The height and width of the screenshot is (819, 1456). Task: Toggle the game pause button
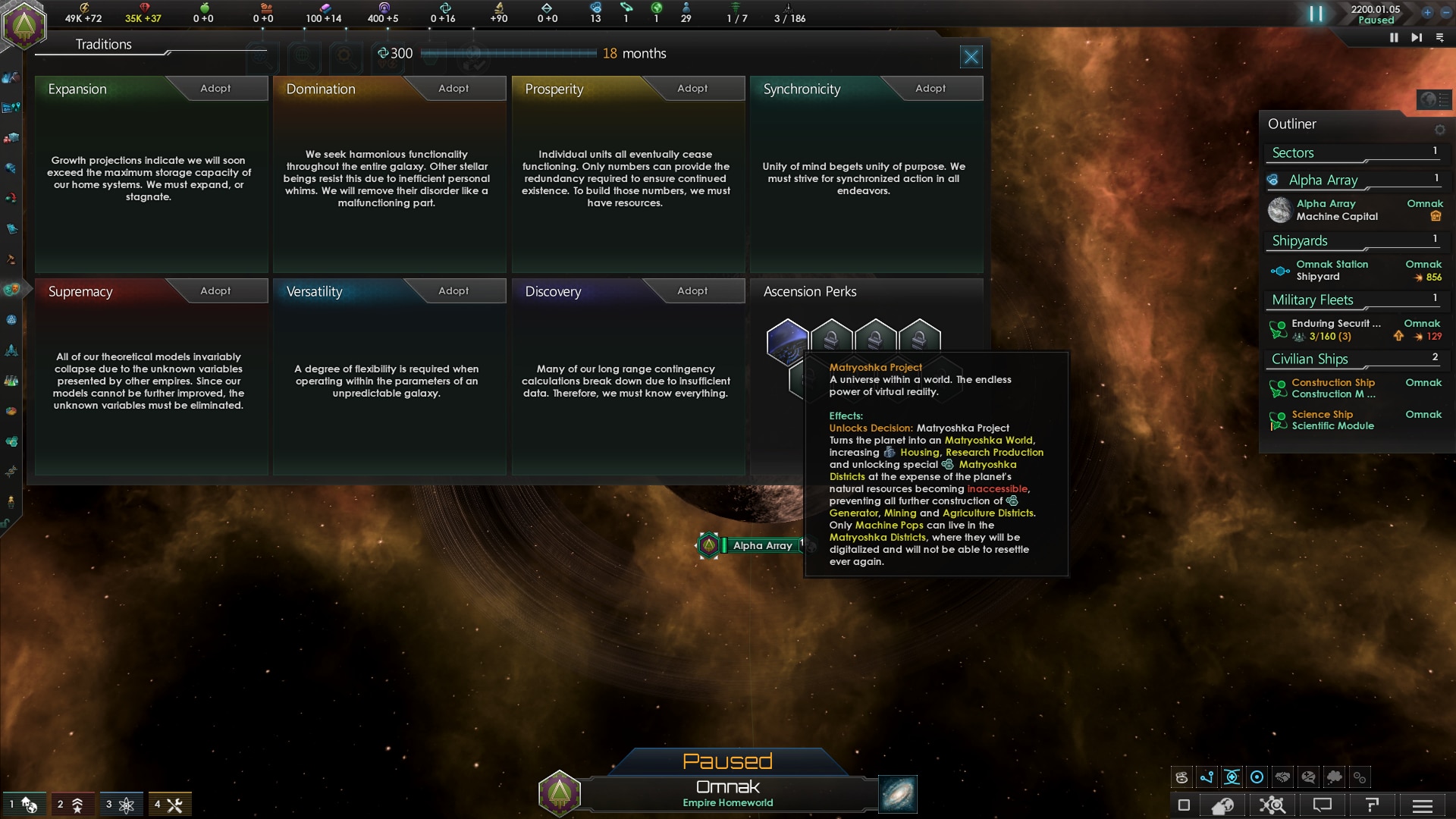1316,14
